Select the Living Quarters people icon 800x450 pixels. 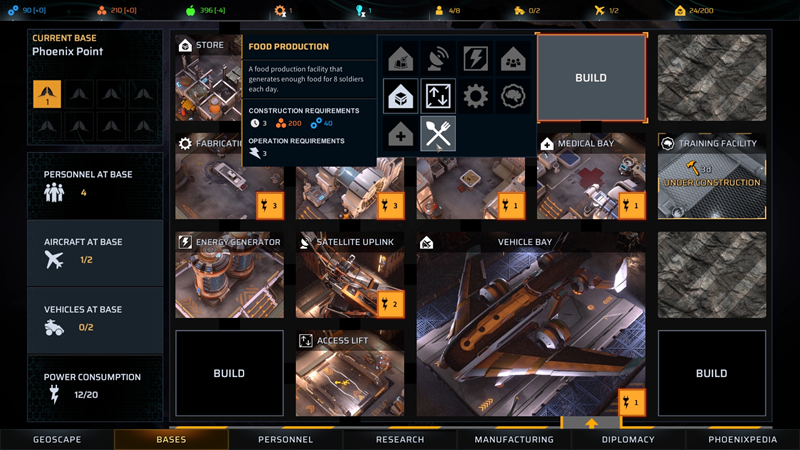(x=513, y=59)
